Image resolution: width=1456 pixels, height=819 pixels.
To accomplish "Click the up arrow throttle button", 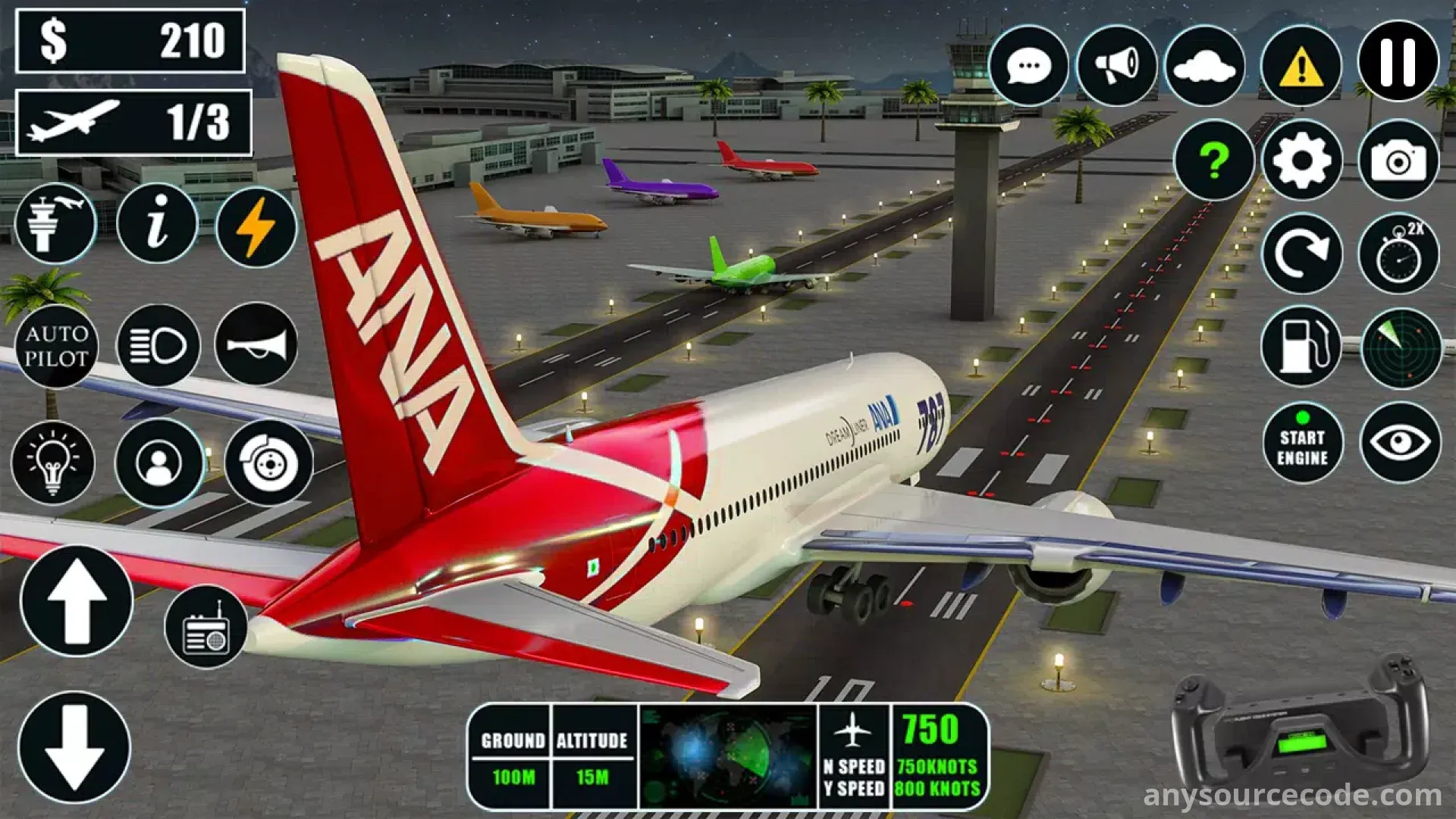I will point(77,601).
